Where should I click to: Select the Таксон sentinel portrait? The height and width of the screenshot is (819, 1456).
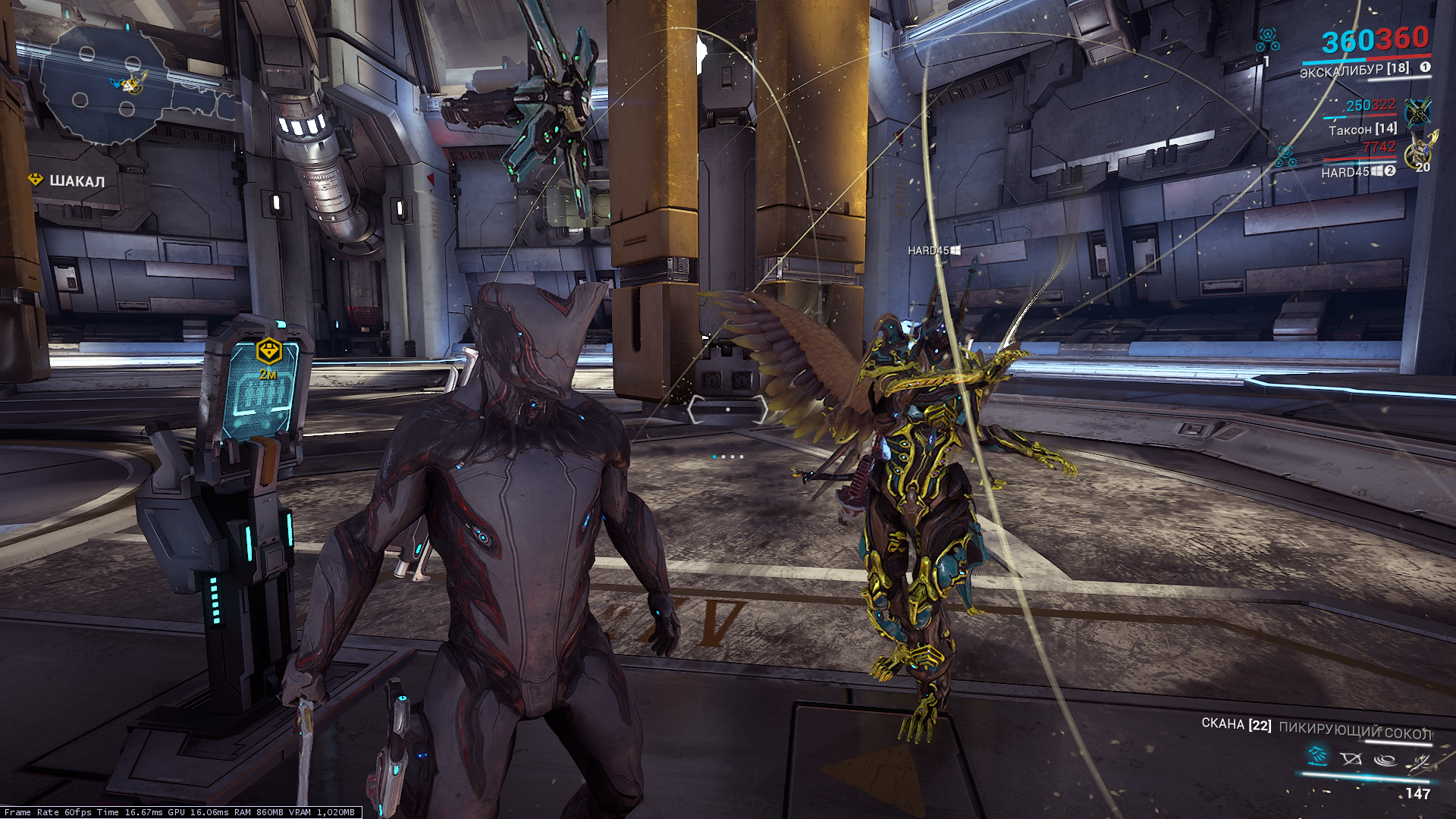pos(1417,112)
